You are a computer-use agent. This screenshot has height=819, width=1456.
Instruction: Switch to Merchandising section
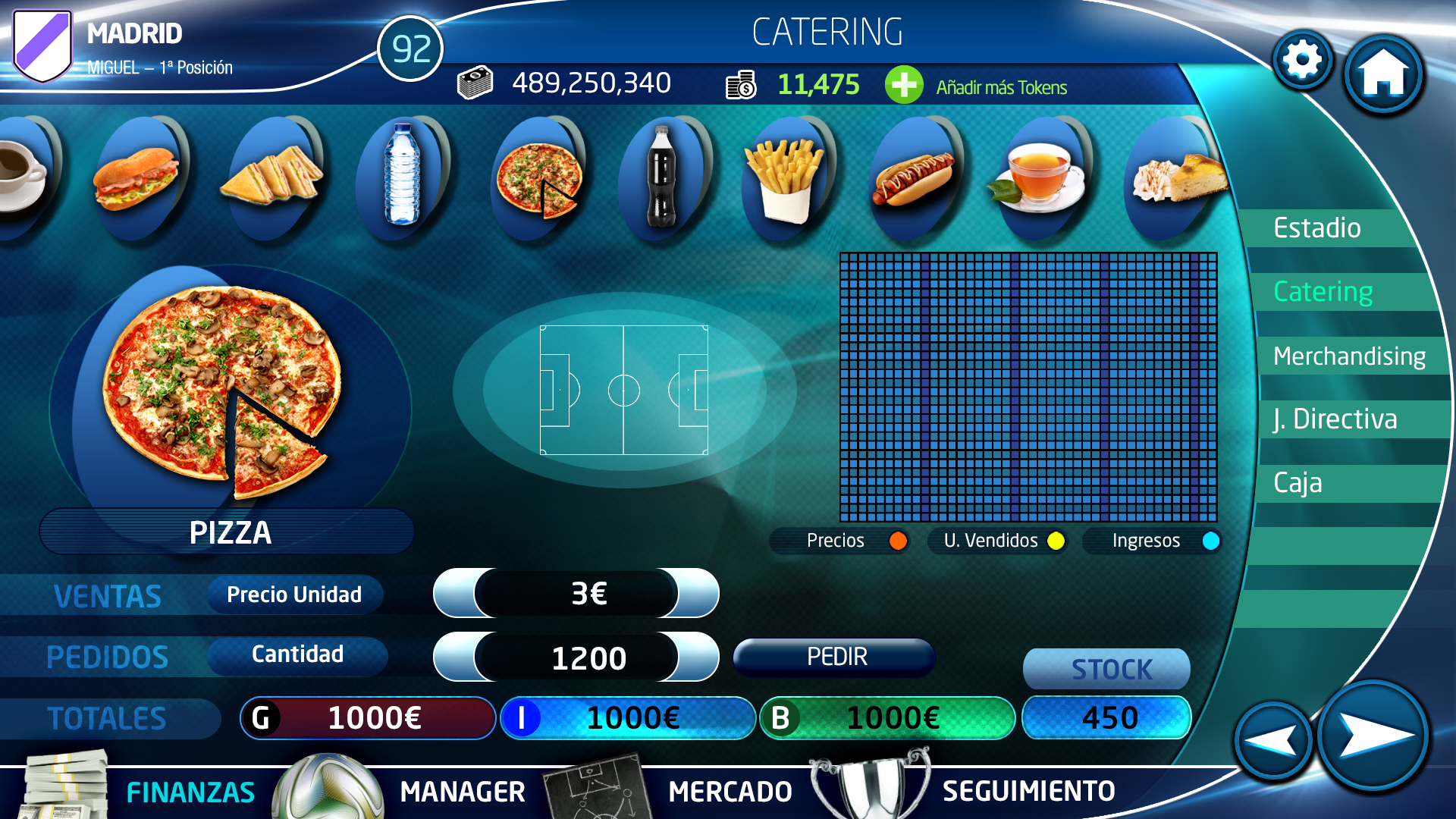(x=1349, y=356)
